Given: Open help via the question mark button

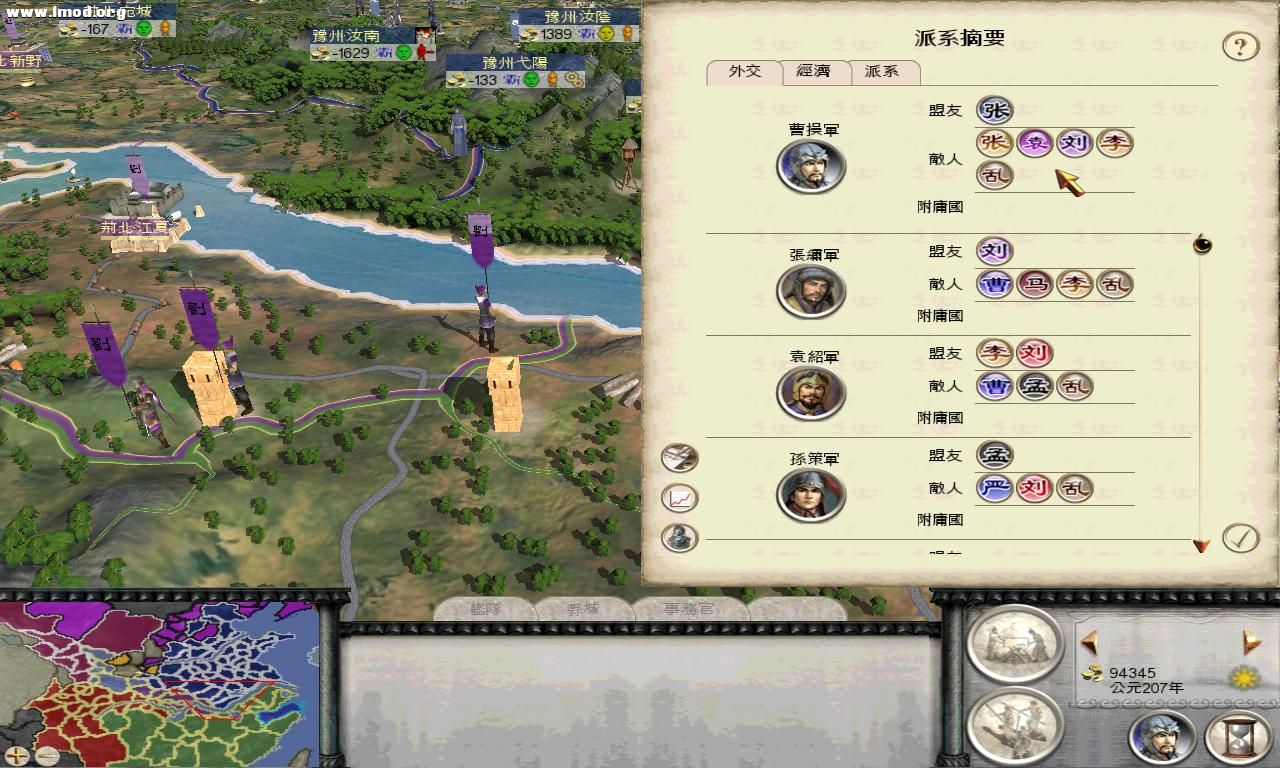Looking at the screenshot, I should pos(1241,45).
